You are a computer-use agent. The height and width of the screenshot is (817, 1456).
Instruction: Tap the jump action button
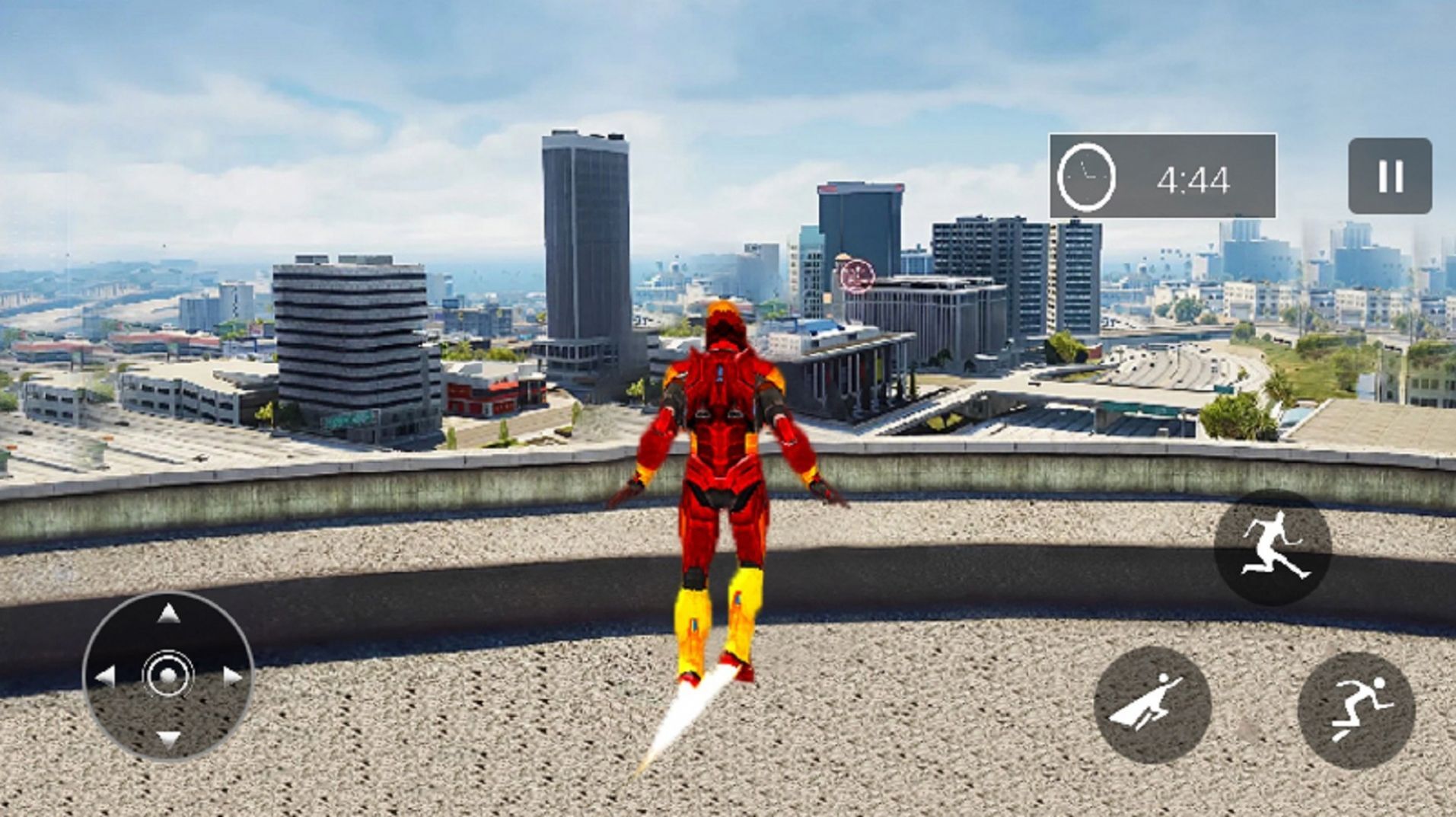tap(1272, 547)
